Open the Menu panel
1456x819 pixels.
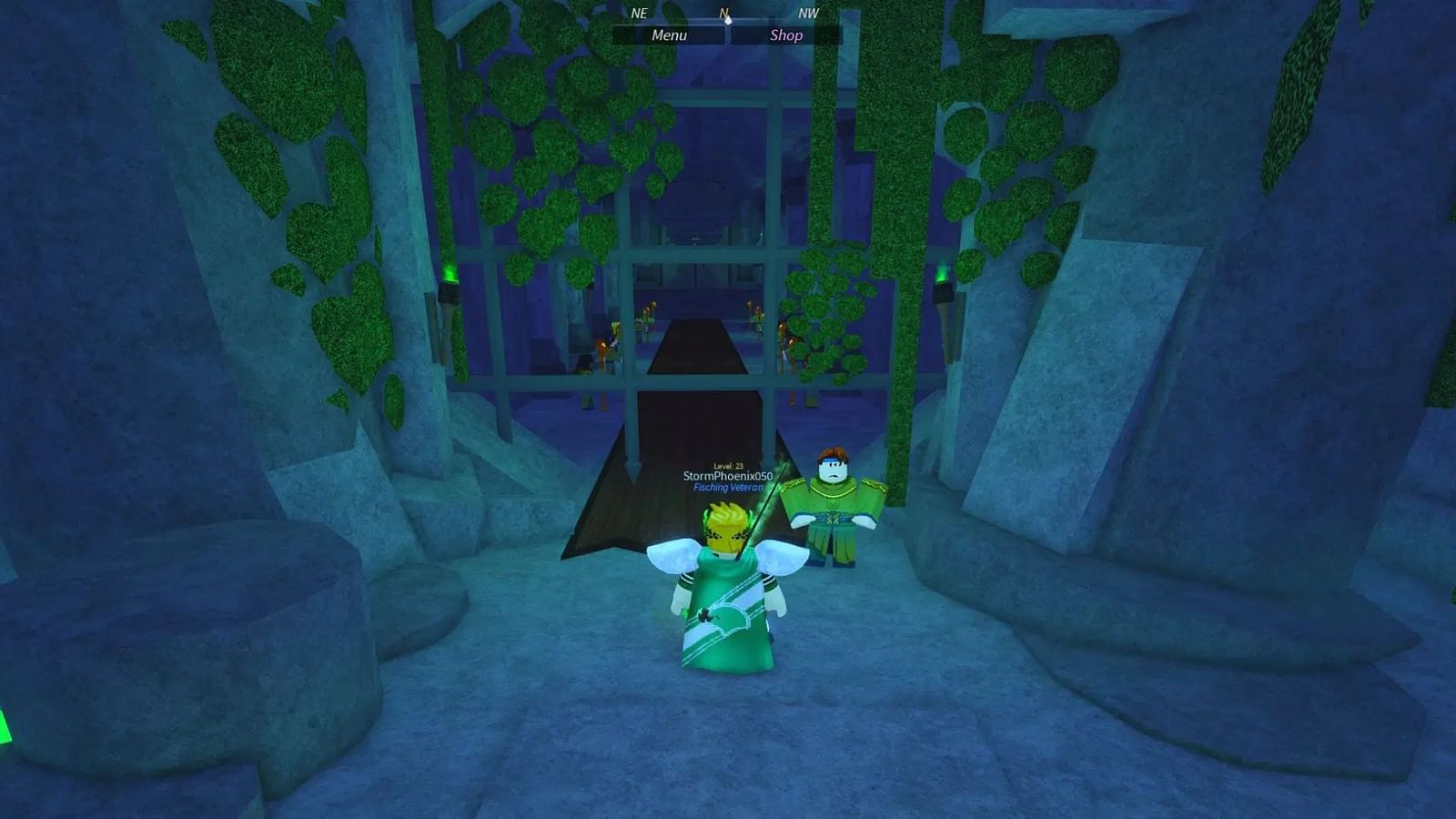(x=669, y=35)
